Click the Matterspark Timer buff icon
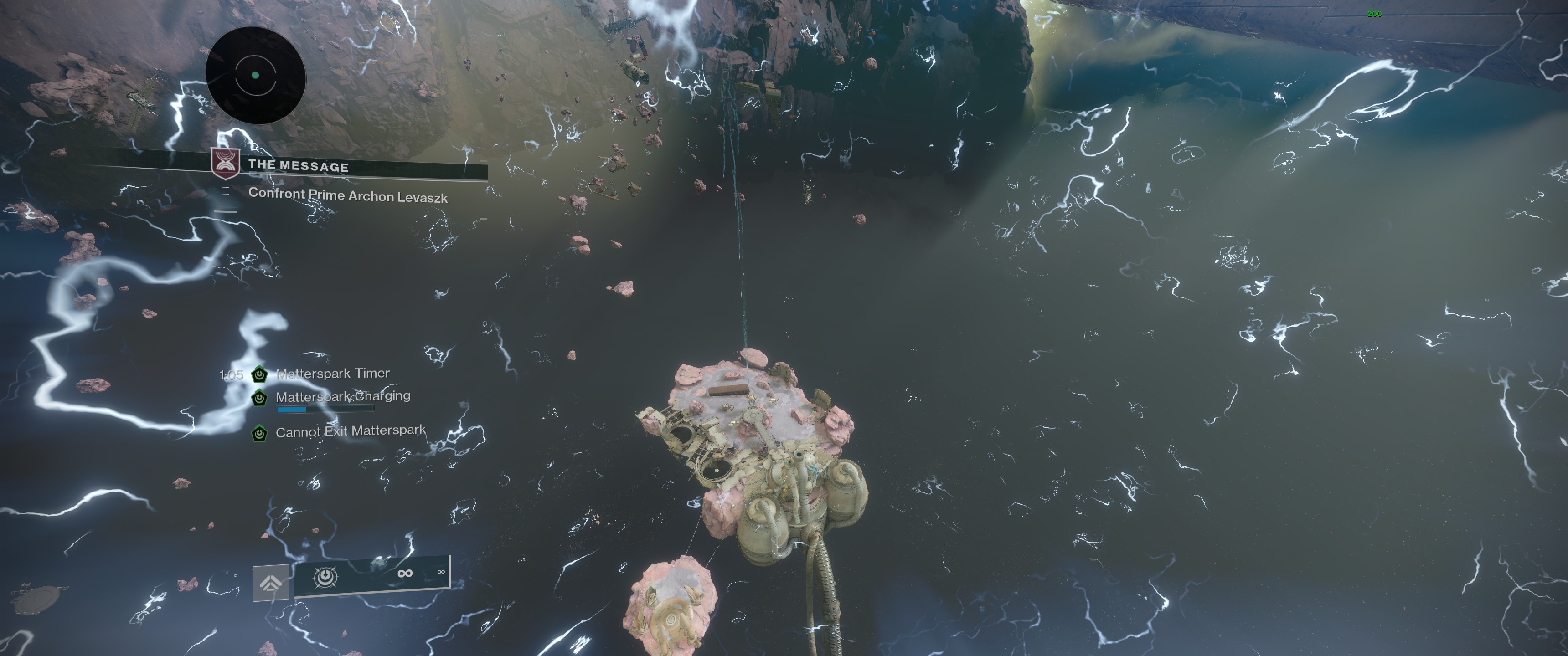The image size is (1568, 656). (x=259, y=374)
